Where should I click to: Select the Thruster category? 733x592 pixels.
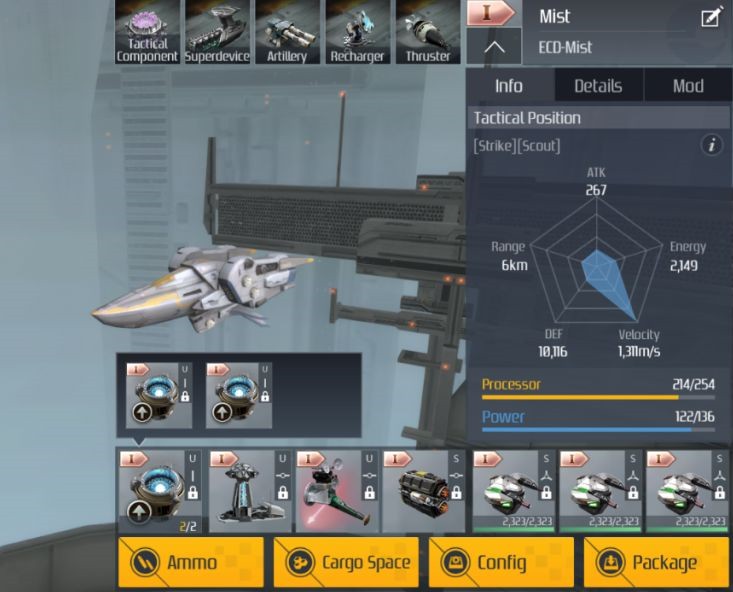click(x=427, y=32)
